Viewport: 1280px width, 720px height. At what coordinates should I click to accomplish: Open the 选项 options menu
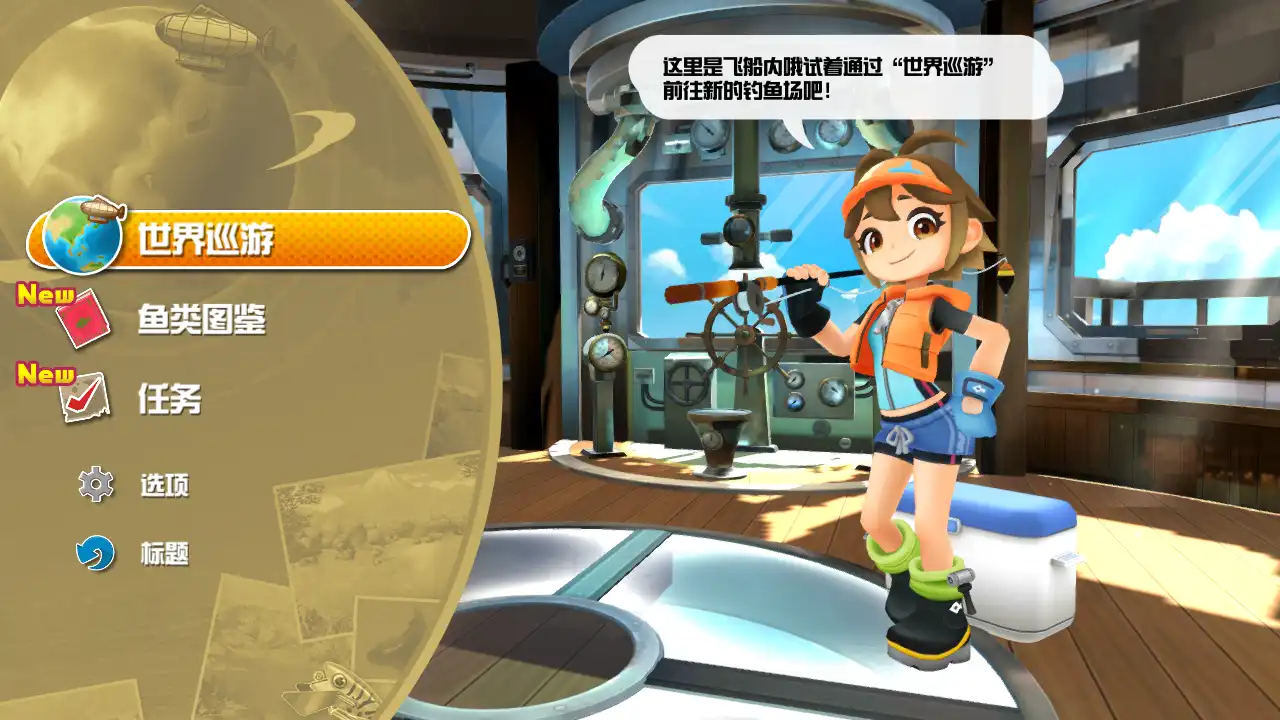tap(164, 486)
